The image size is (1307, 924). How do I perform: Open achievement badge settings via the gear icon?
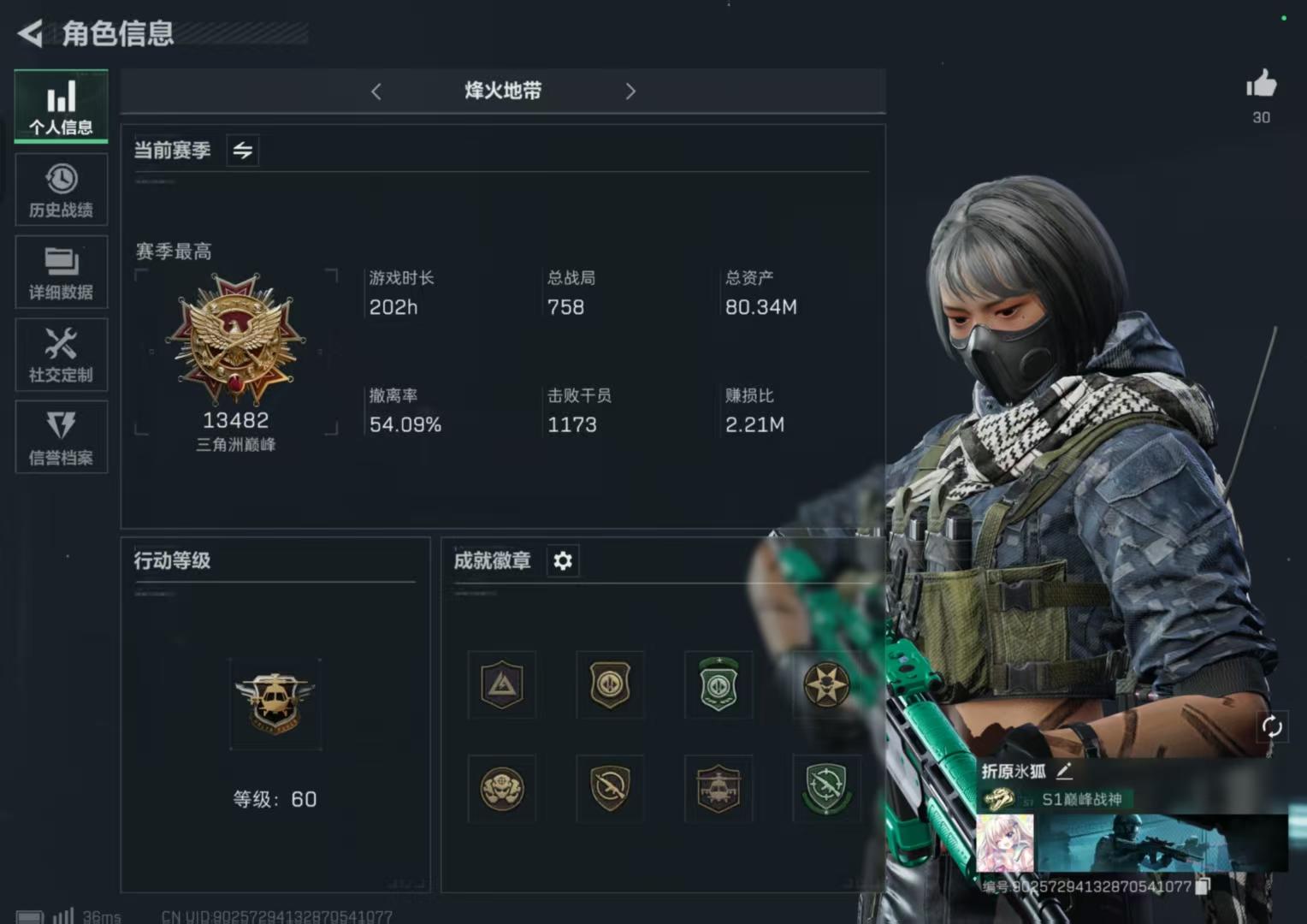[562, 561]
